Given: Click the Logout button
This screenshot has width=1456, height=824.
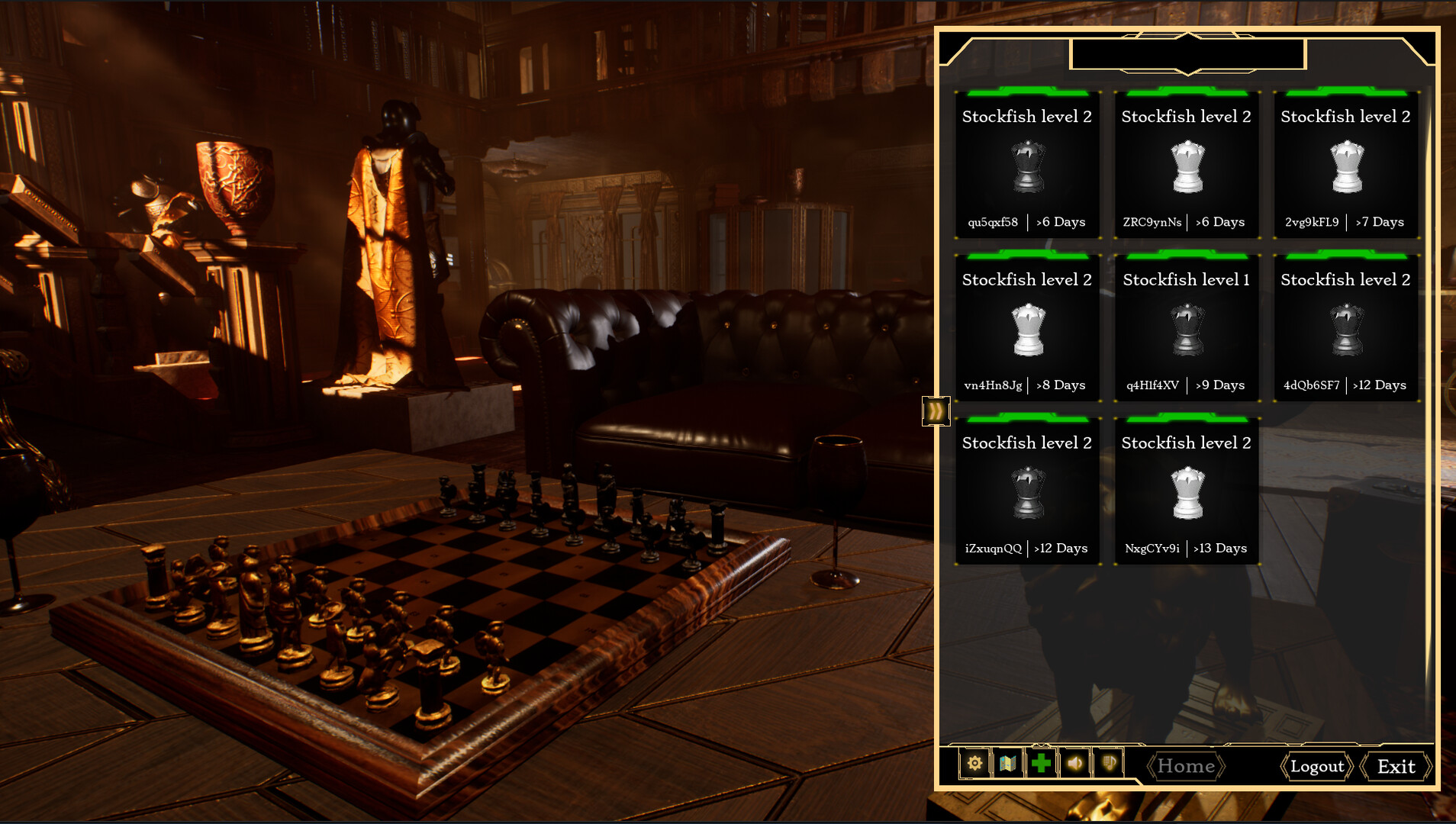Looking at the screenshot, I should click(x=1316, y=766).
